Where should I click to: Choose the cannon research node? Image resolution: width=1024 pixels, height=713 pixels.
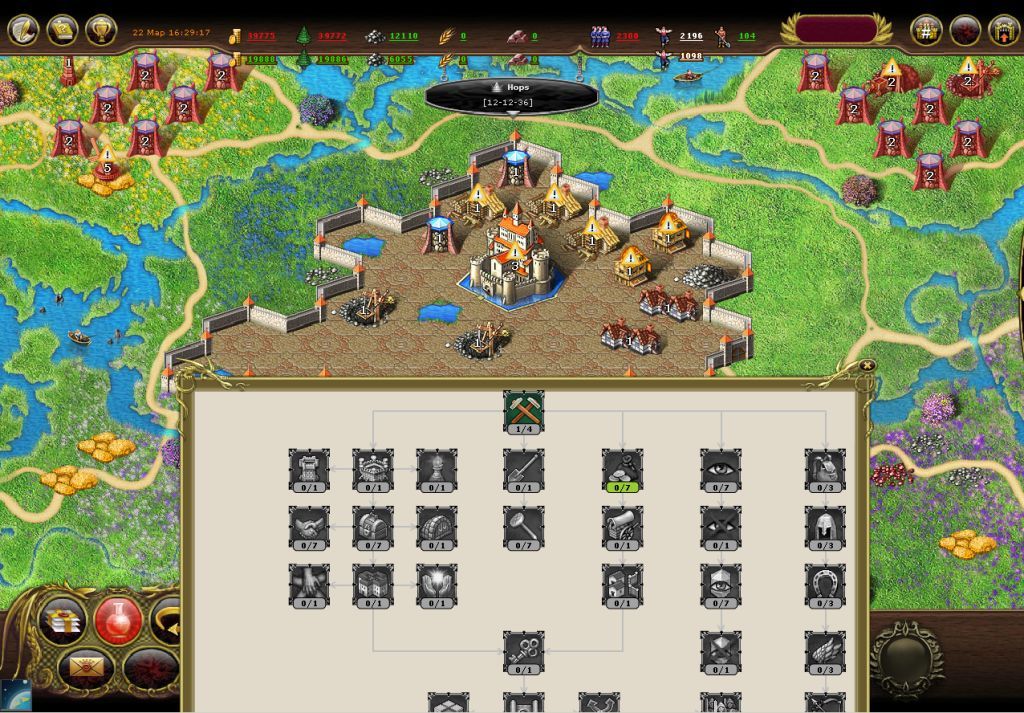tap(622, 527)
